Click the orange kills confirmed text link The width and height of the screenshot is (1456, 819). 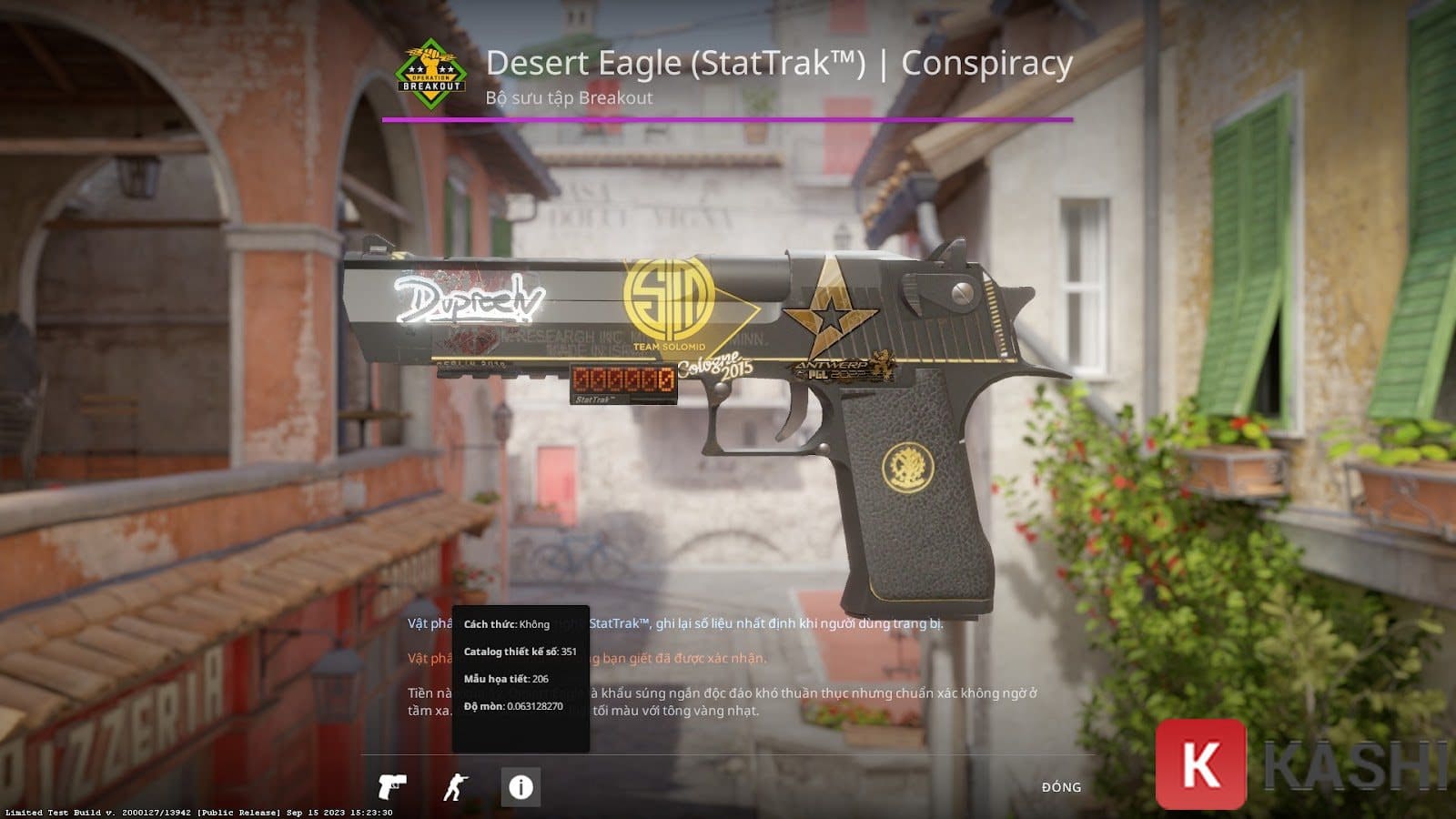pos(682,656)
